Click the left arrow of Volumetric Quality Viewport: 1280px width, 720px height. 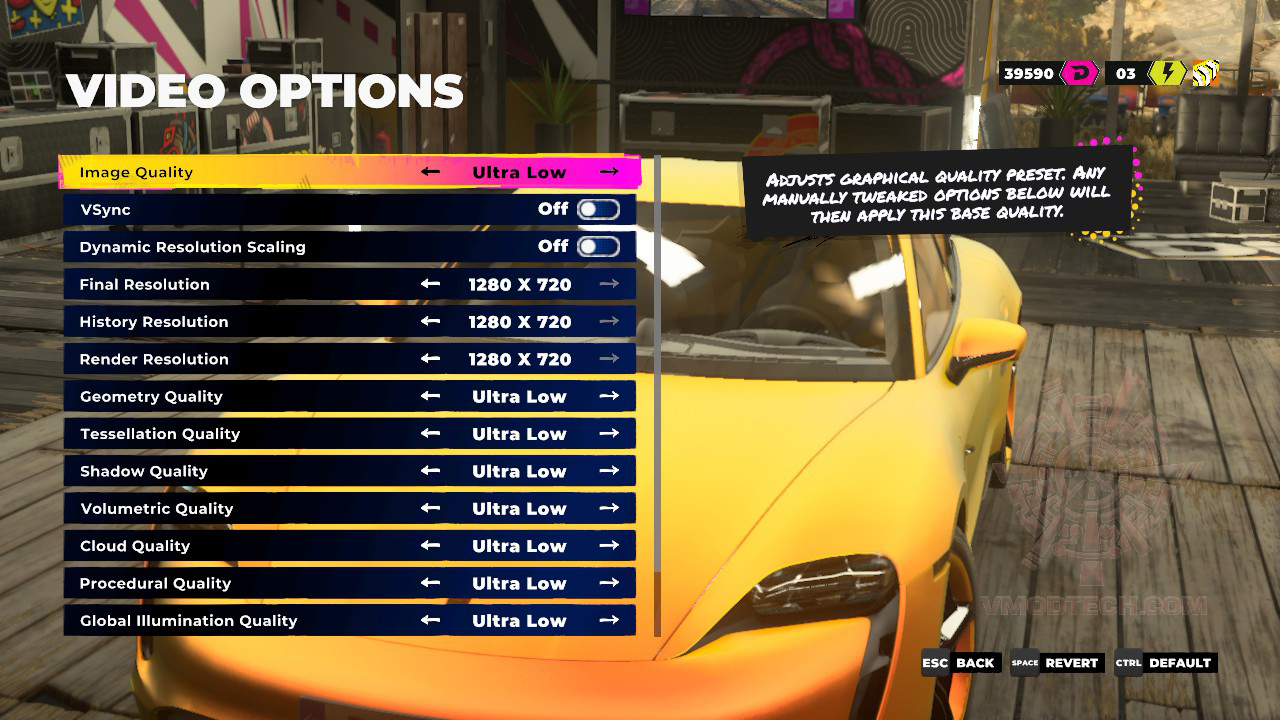pos(431,509)
